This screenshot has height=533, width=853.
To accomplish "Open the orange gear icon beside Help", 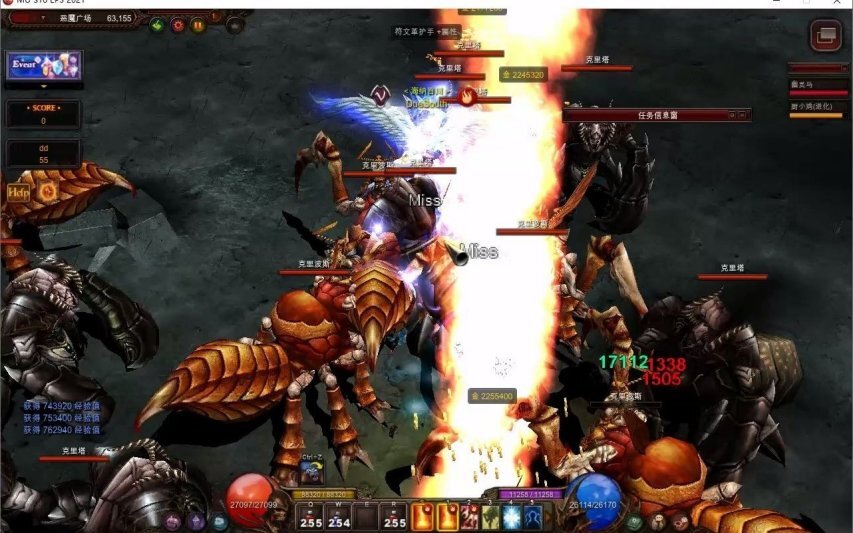I will (46, 190).
